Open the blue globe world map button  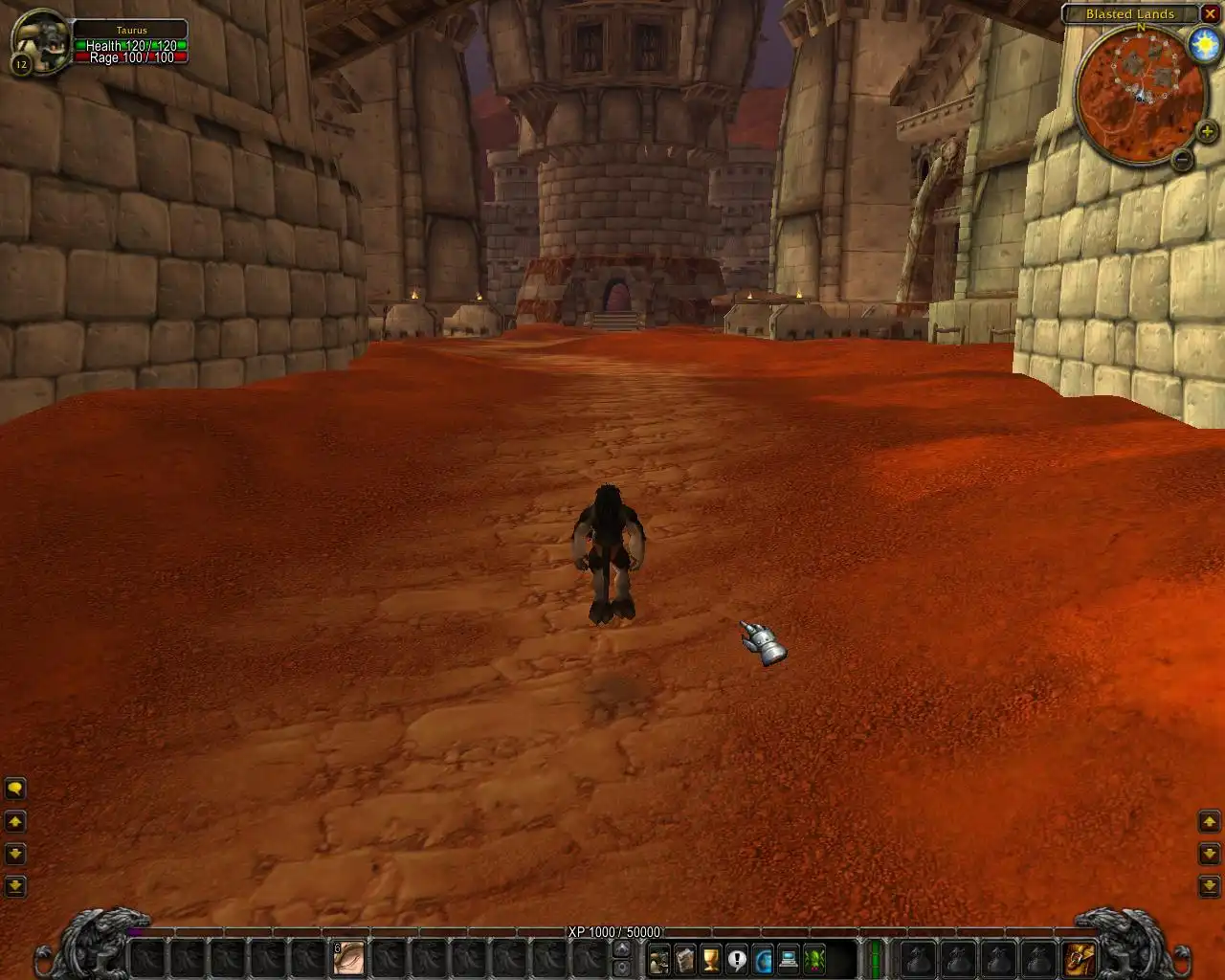(763, 958)
